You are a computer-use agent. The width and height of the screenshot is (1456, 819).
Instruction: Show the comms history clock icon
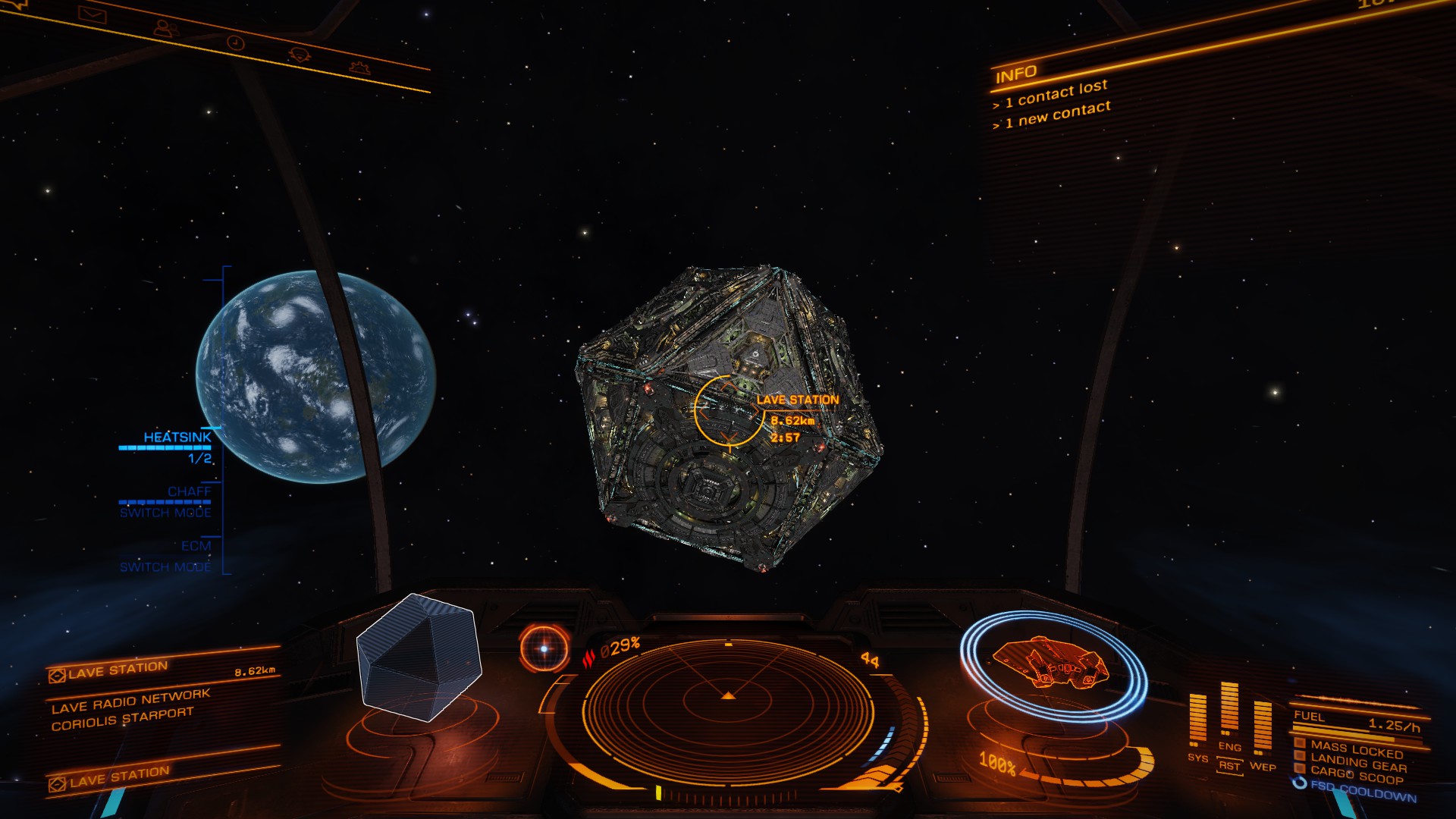[x=237, y=43]
